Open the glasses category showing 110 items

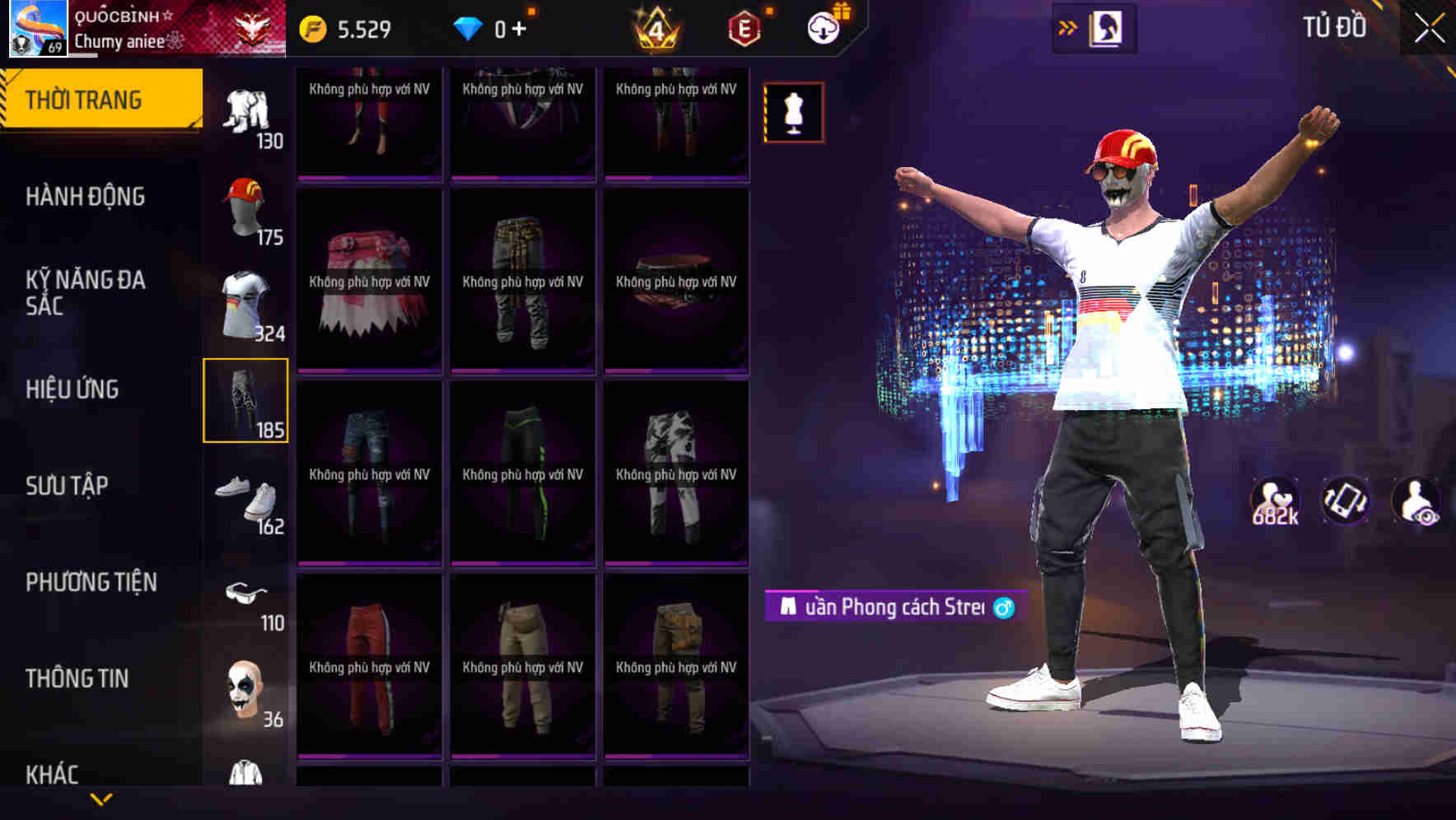coord(246,595)
